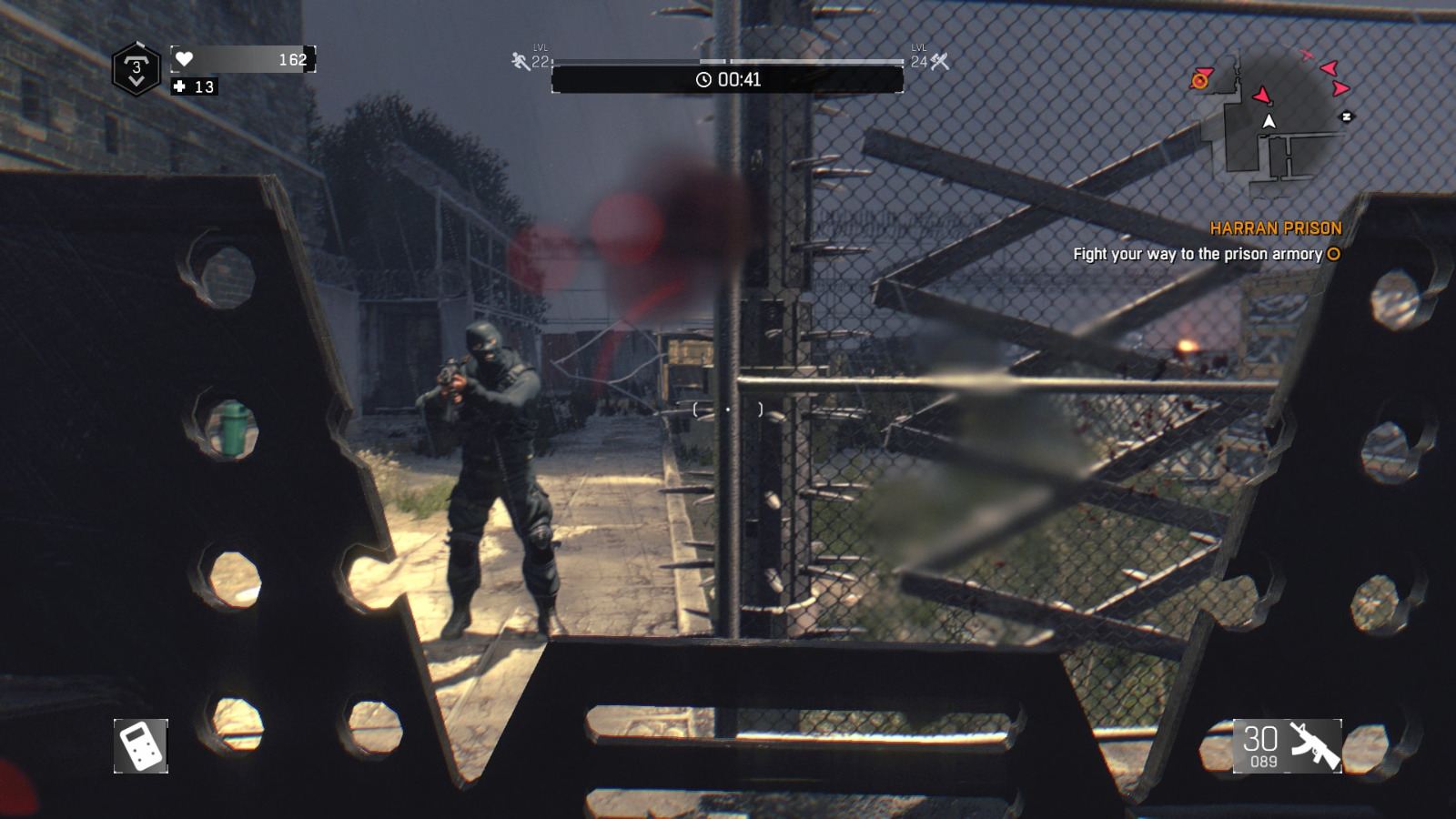The image size is (1456, 819).
Task: Toggle the objective circle after prison armory text
Action: point(1332,256)
